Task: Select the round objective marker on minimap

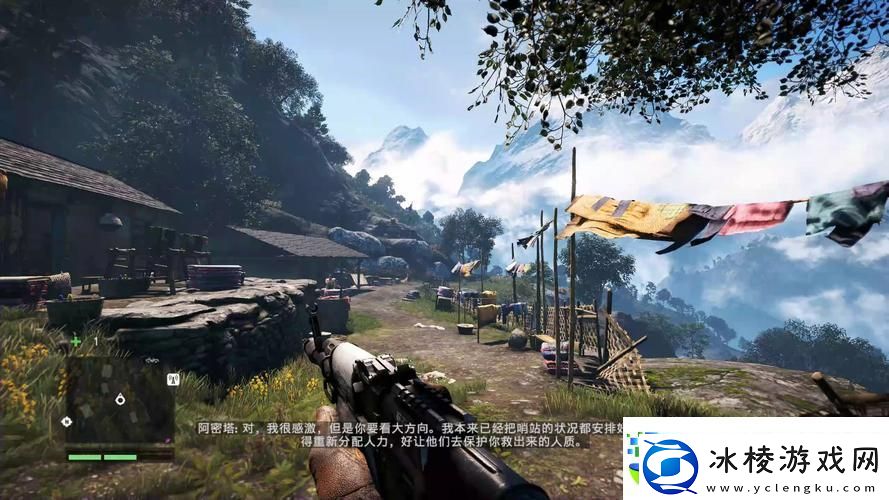Action: [120, 399]
